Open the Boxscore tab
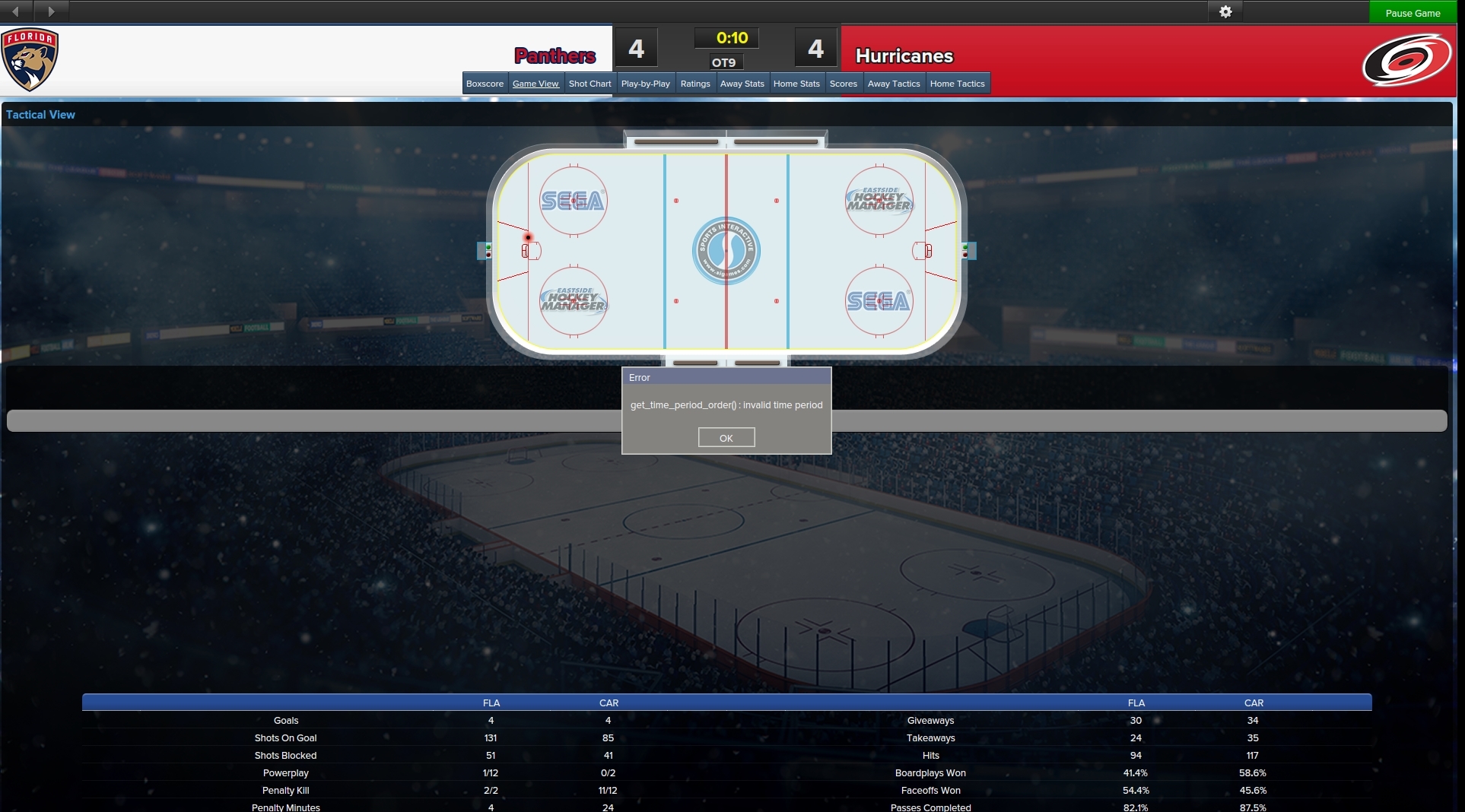The width and height of the screenshot is (1465, 812). [x=485, y=84]
